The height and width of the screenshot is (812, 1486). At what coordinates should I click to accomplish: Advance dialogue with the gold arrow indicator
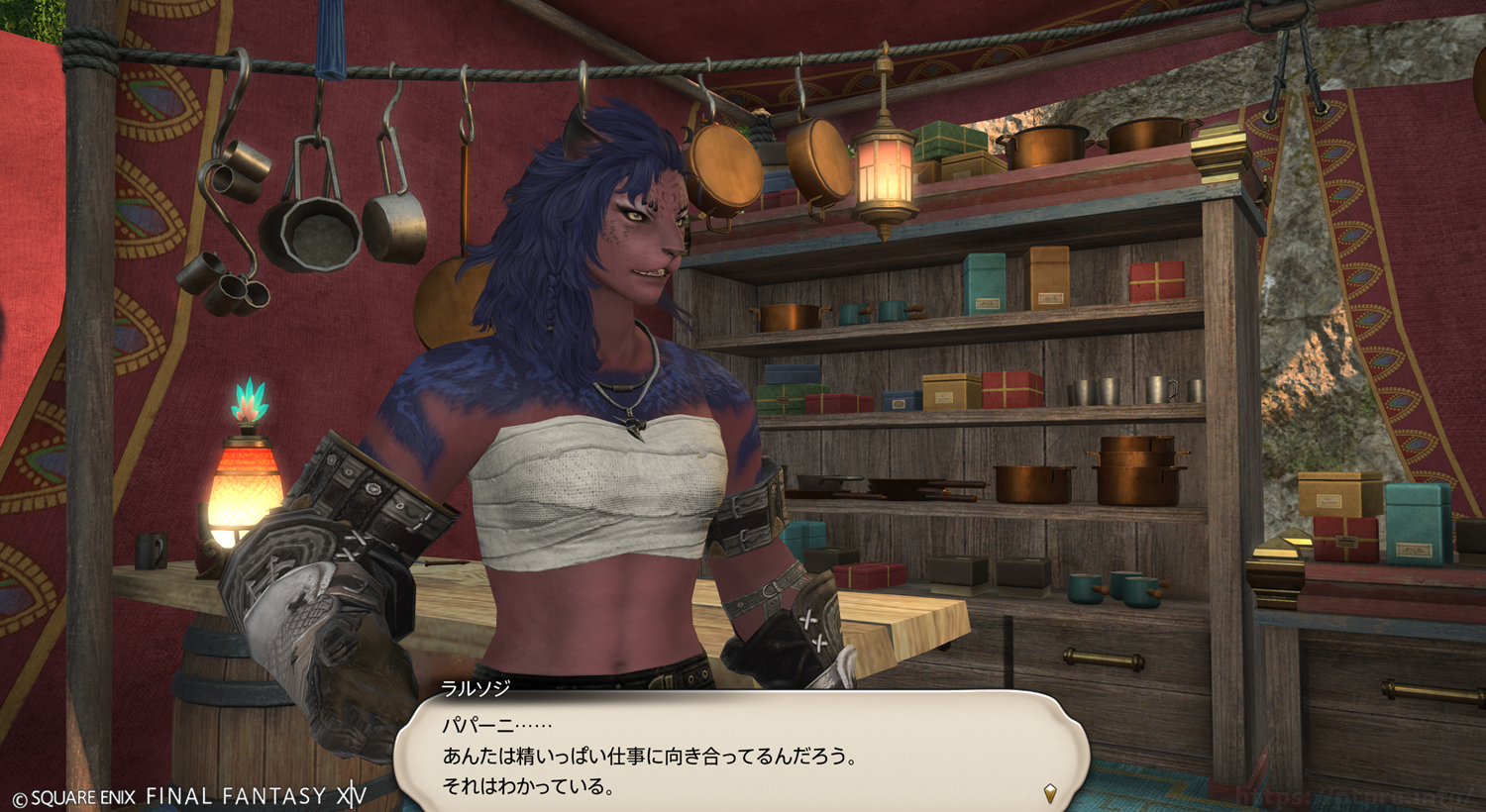pos(1050,792)
